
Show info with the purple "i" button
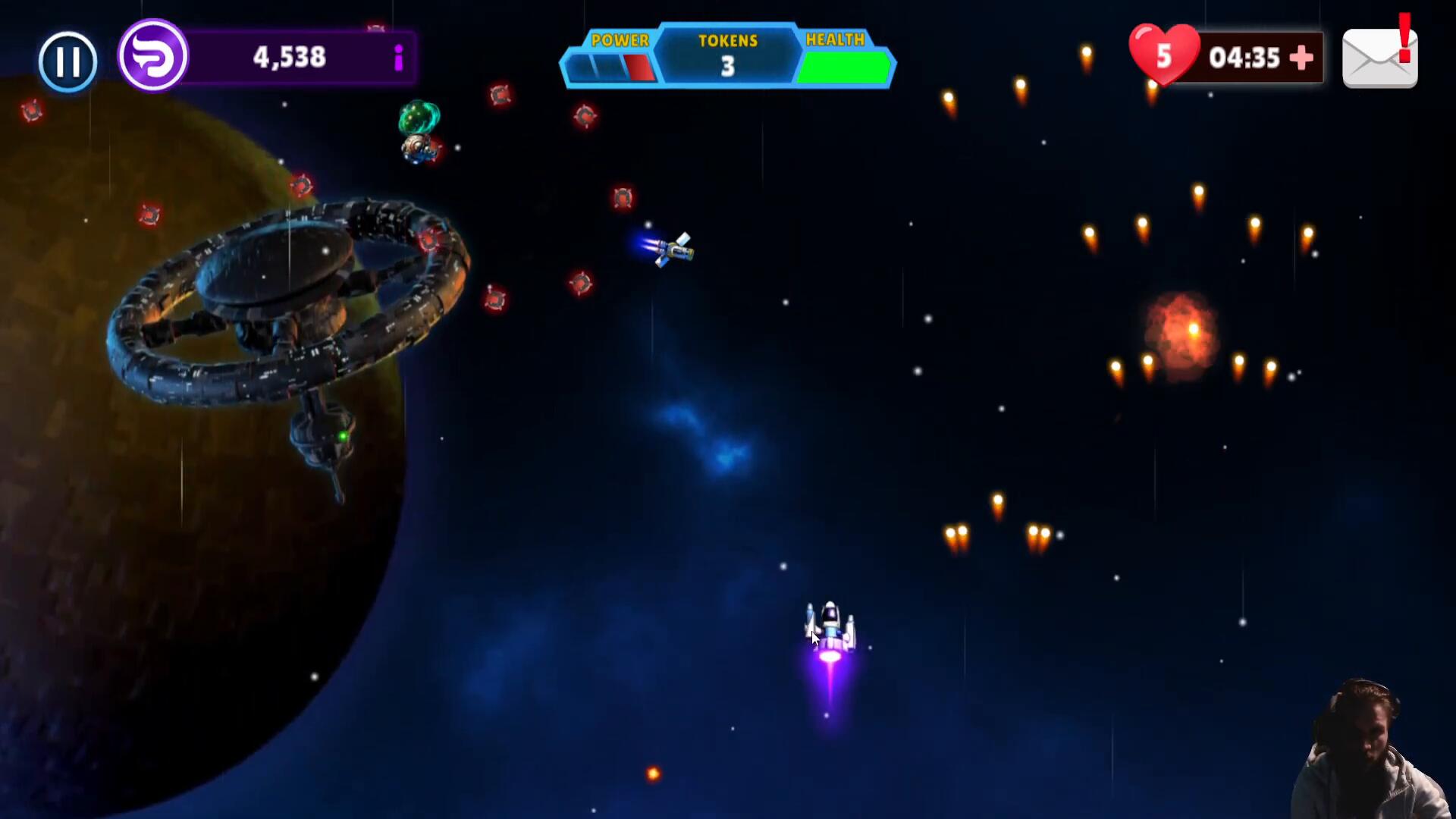point(398,58)
